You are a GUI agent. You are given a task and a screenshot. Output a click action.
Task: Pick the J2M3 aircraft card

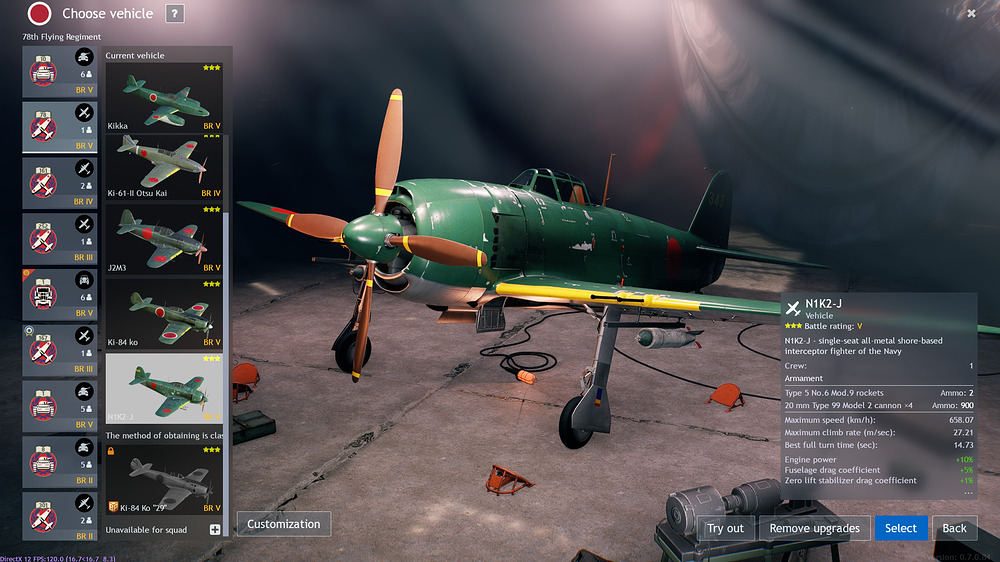(164, 239)
